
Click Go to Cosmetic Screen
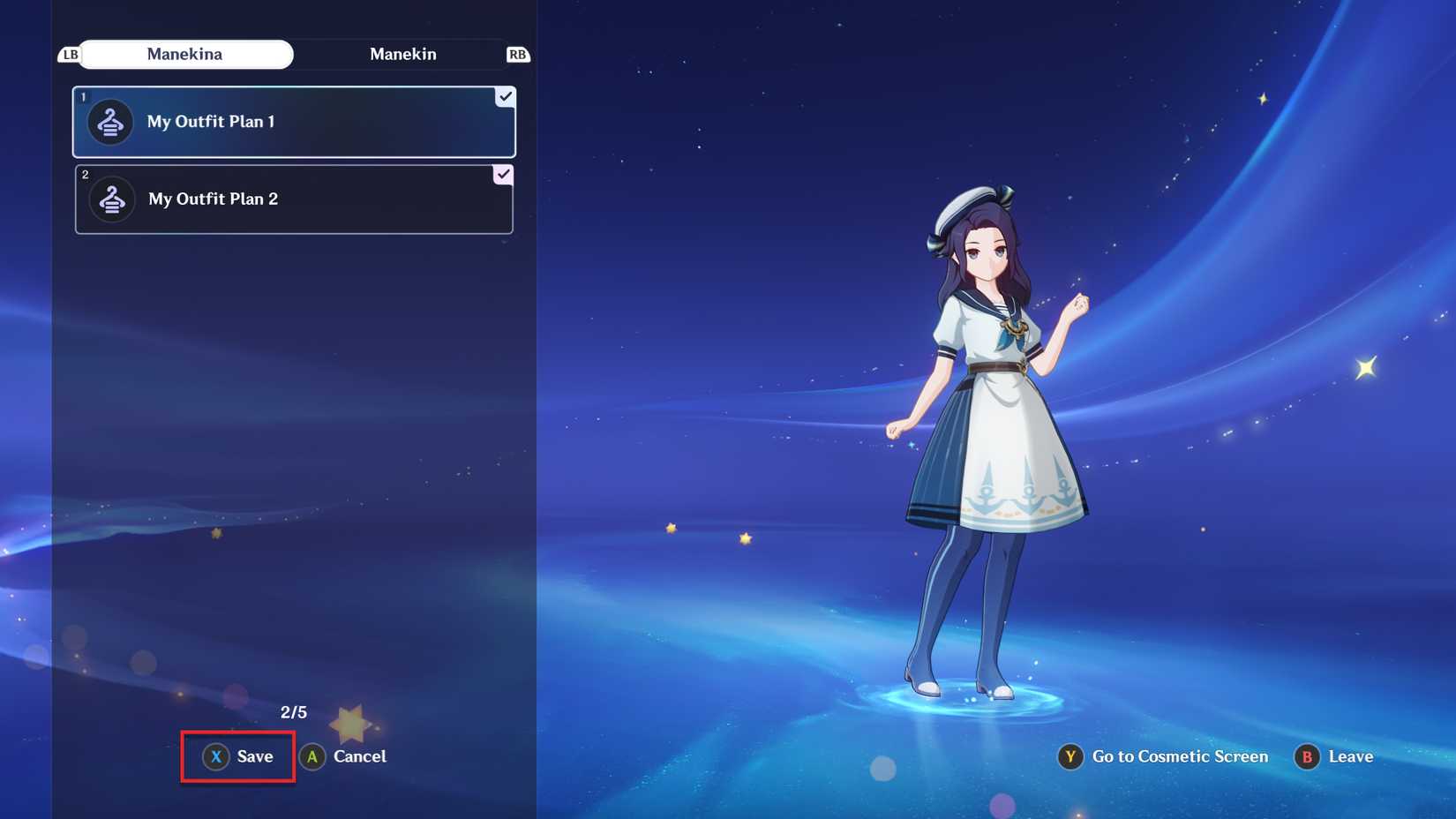pyautogui.click(x=1163, y=756)
